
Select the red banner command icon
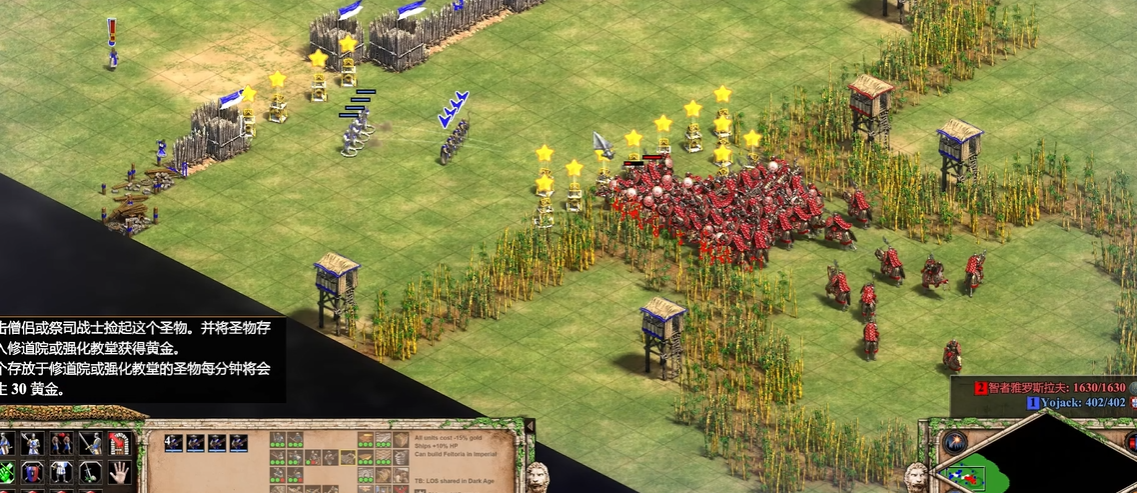(x=120, y=443)
